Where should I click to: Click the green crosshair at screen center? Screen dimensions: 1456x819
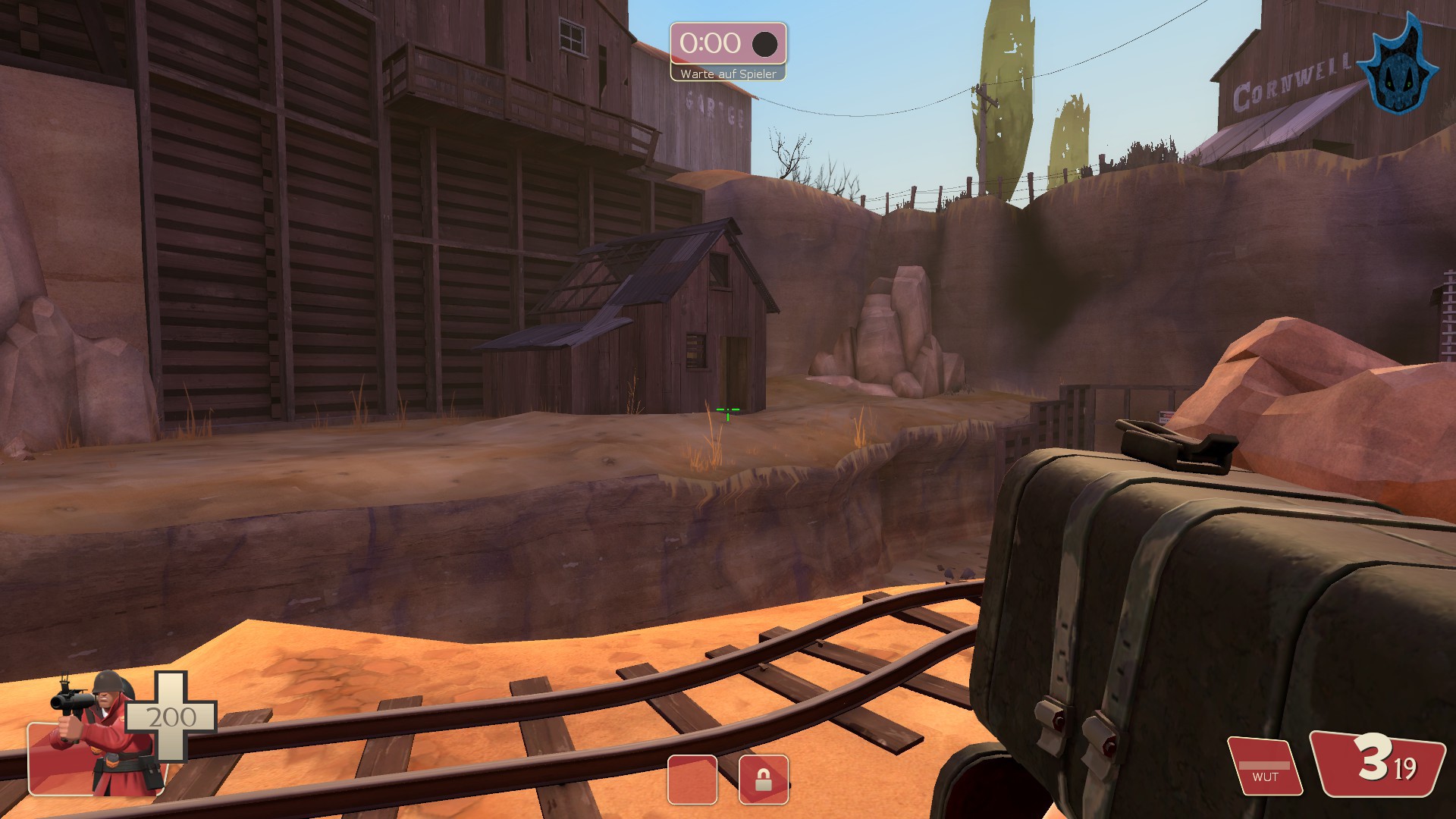pos(727,411)
